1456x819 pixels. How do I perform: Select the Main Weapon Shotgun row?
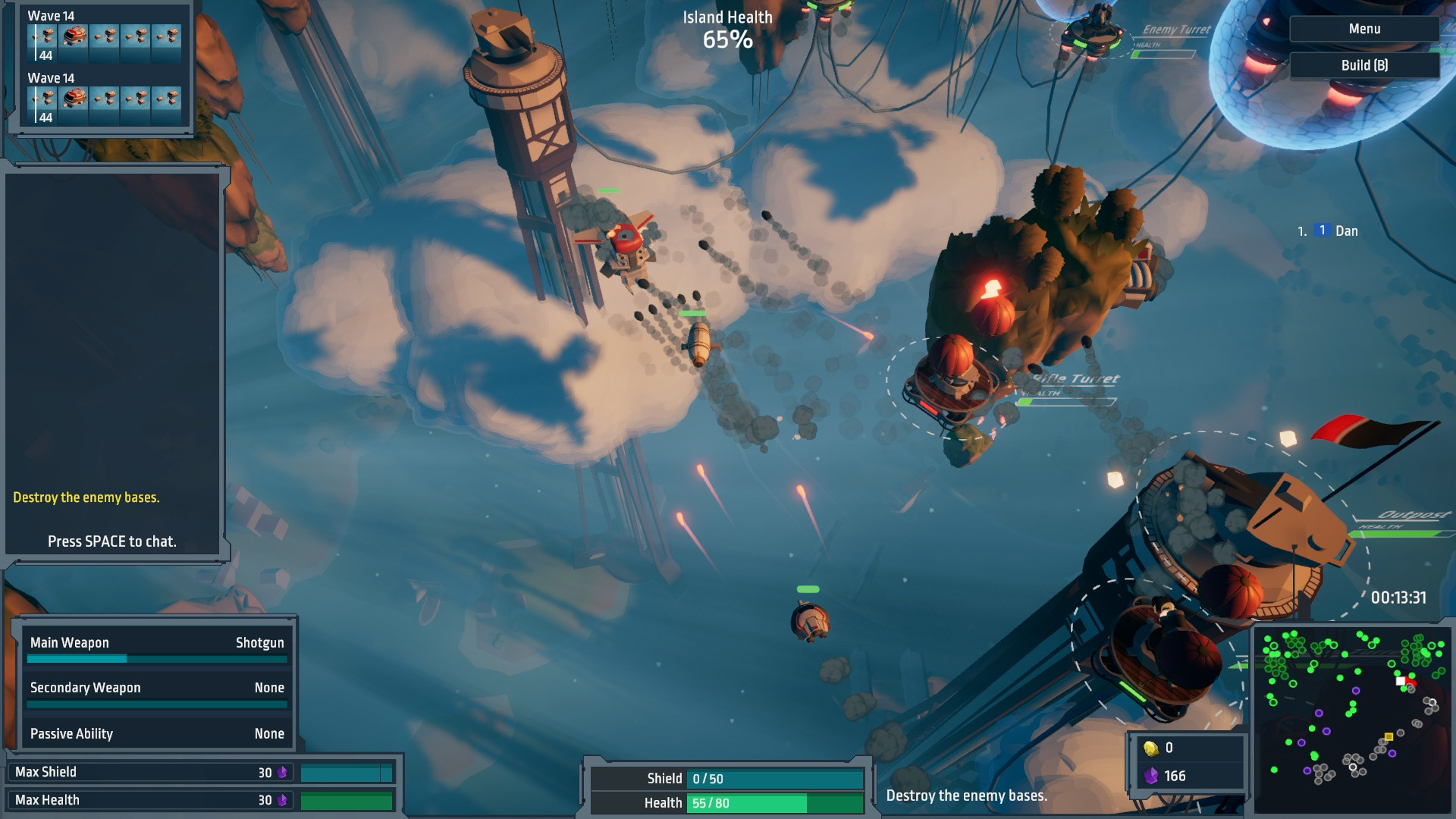pos(157,643)
